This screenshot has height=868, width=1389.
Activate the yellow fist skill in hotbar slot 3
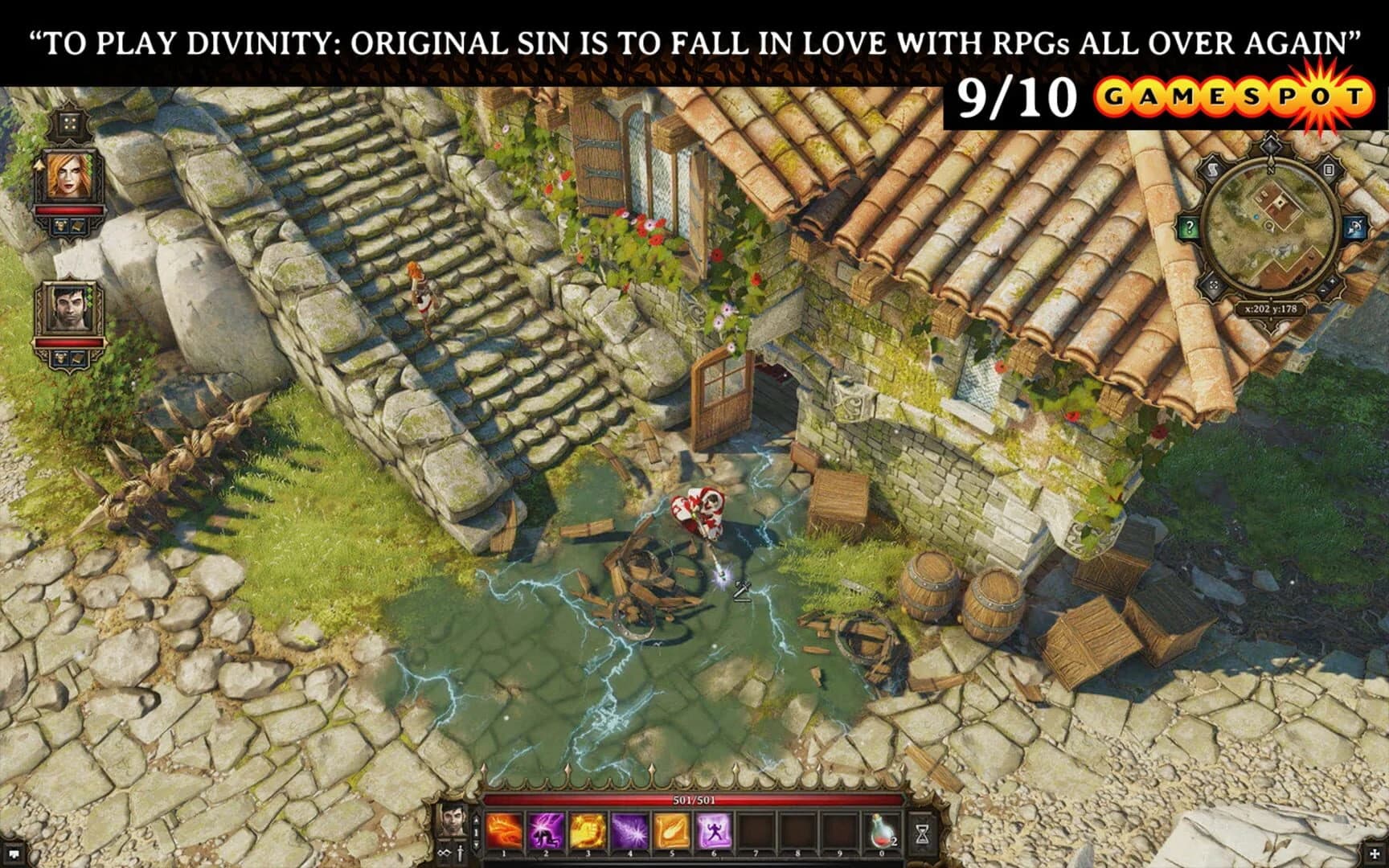[x=588, y=832]
